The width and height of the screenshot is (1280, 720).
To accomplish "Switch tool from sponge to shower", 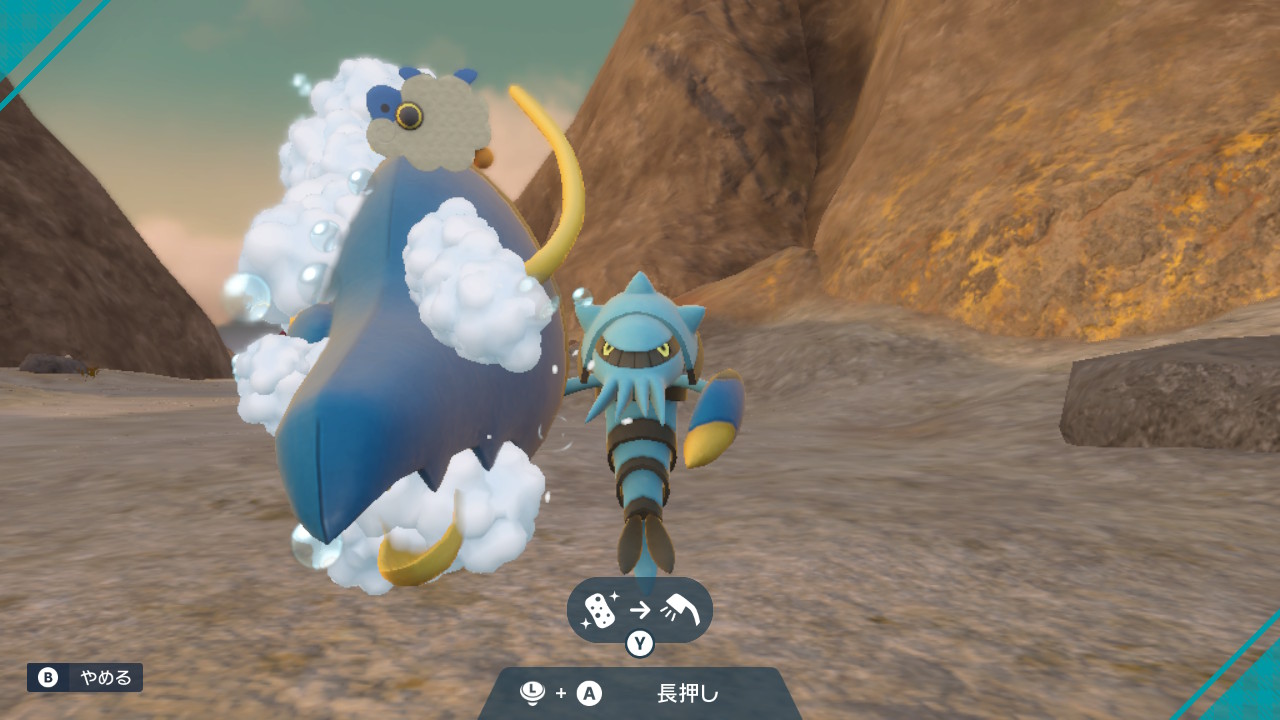I will [x=639, y=612].
